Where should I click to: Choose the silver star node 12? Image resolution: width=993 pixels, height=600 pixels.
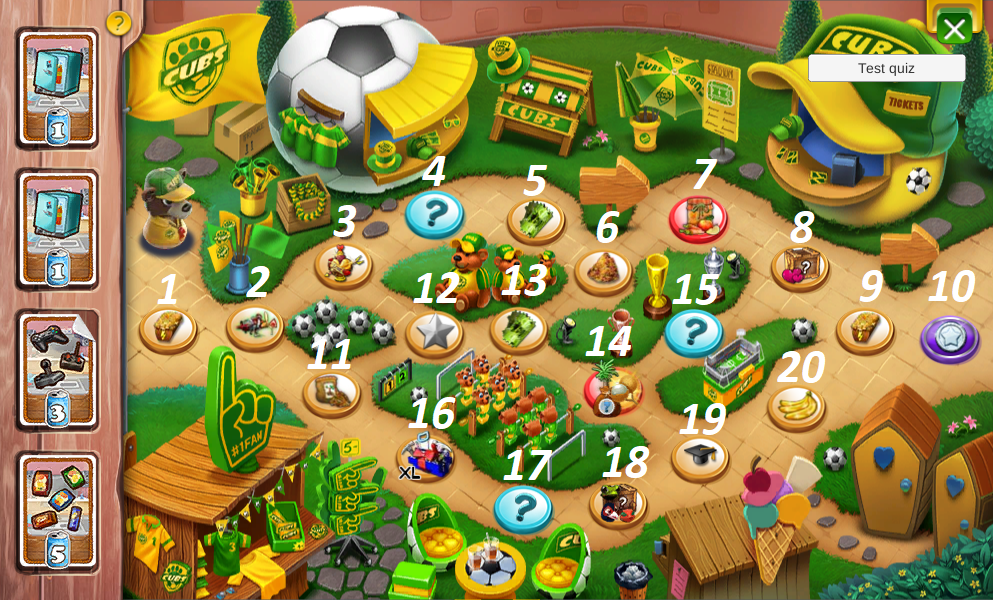coord(434,333)
